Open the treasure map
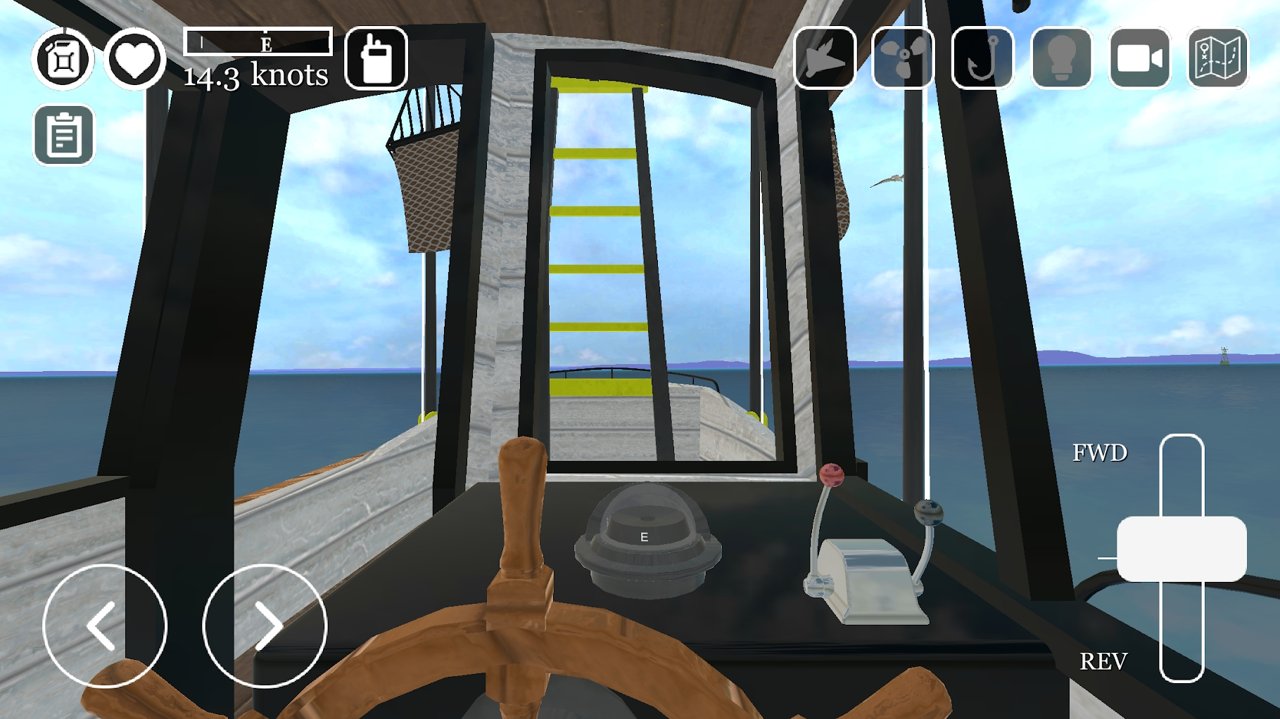Image resolution: width=1280 pixels, height=719 pixels. [1218, 59]
